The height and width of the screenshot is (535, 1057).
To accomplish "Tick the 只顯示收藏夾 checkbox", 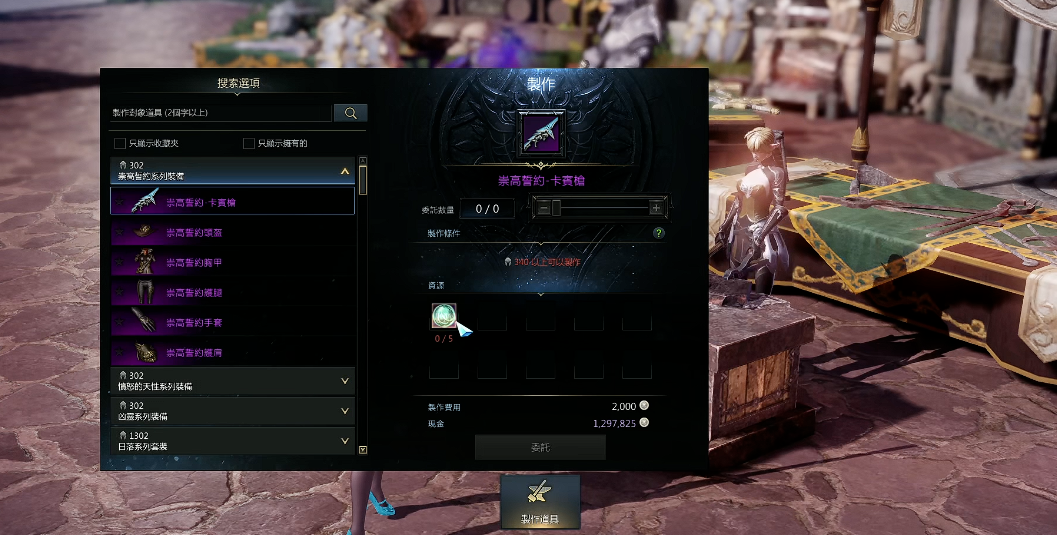I will [x=121, y=143].
